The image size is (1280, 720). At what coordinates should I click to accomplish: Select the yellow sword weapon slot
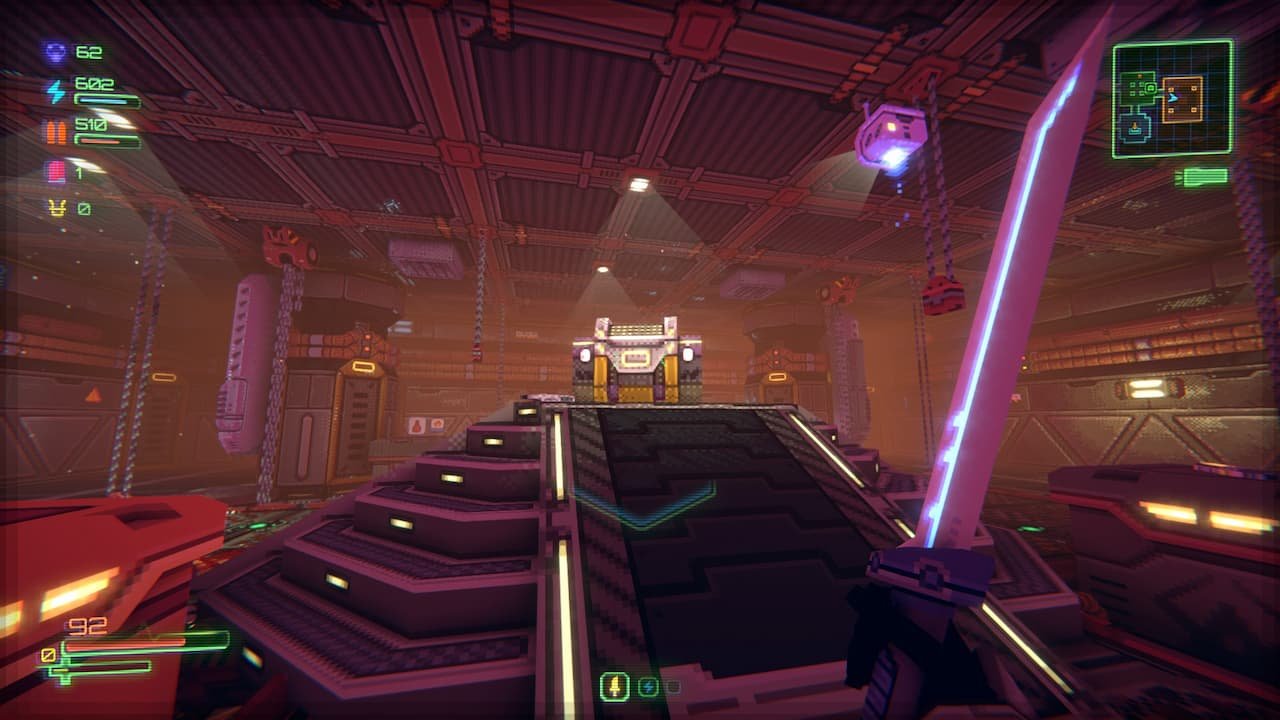tap(614, 686)
